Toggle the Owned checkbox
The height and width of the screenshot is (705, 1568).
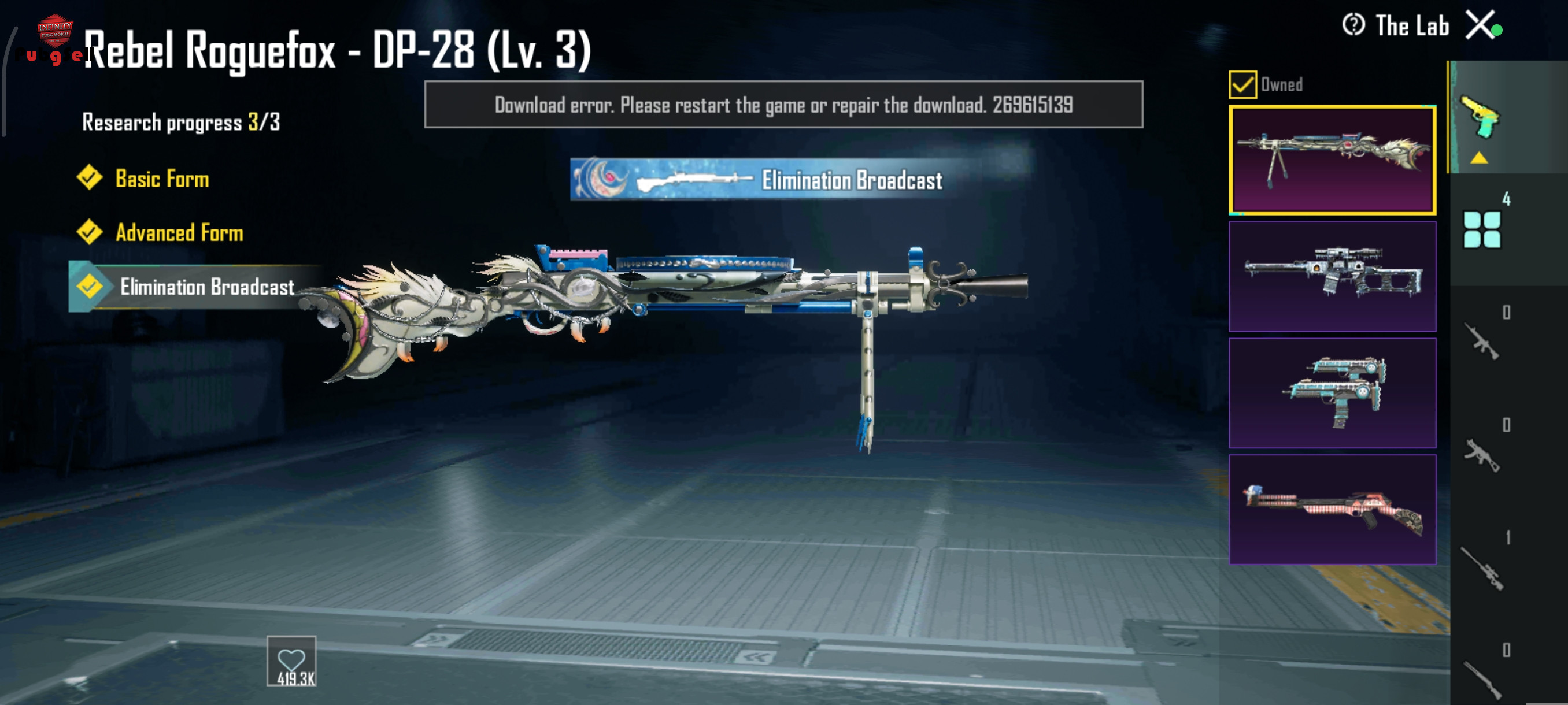coord(1242,84)
